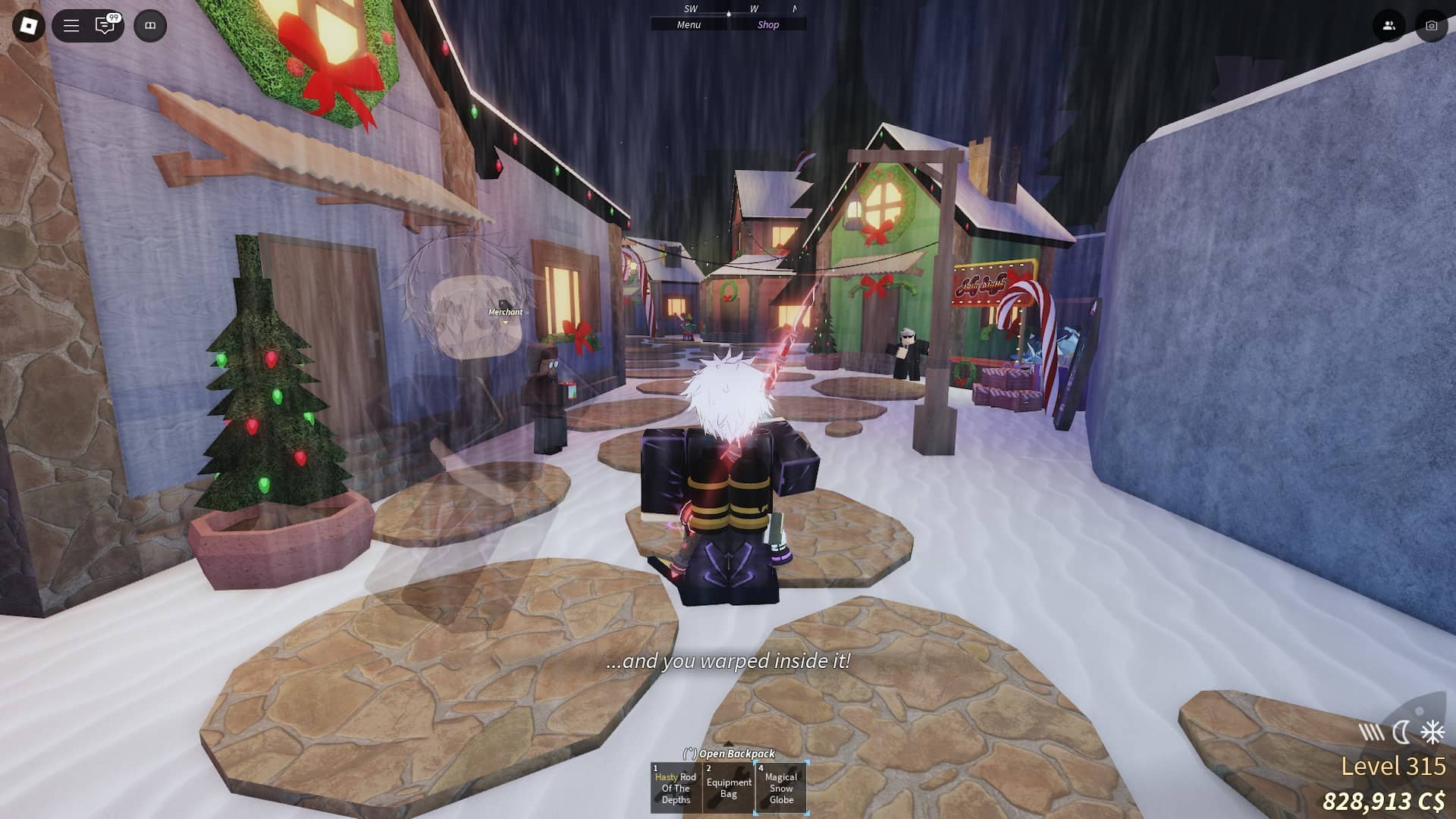Switch to the Shop tab
The width and height of the screenshot is (1456, 819).
coord(769,24)
